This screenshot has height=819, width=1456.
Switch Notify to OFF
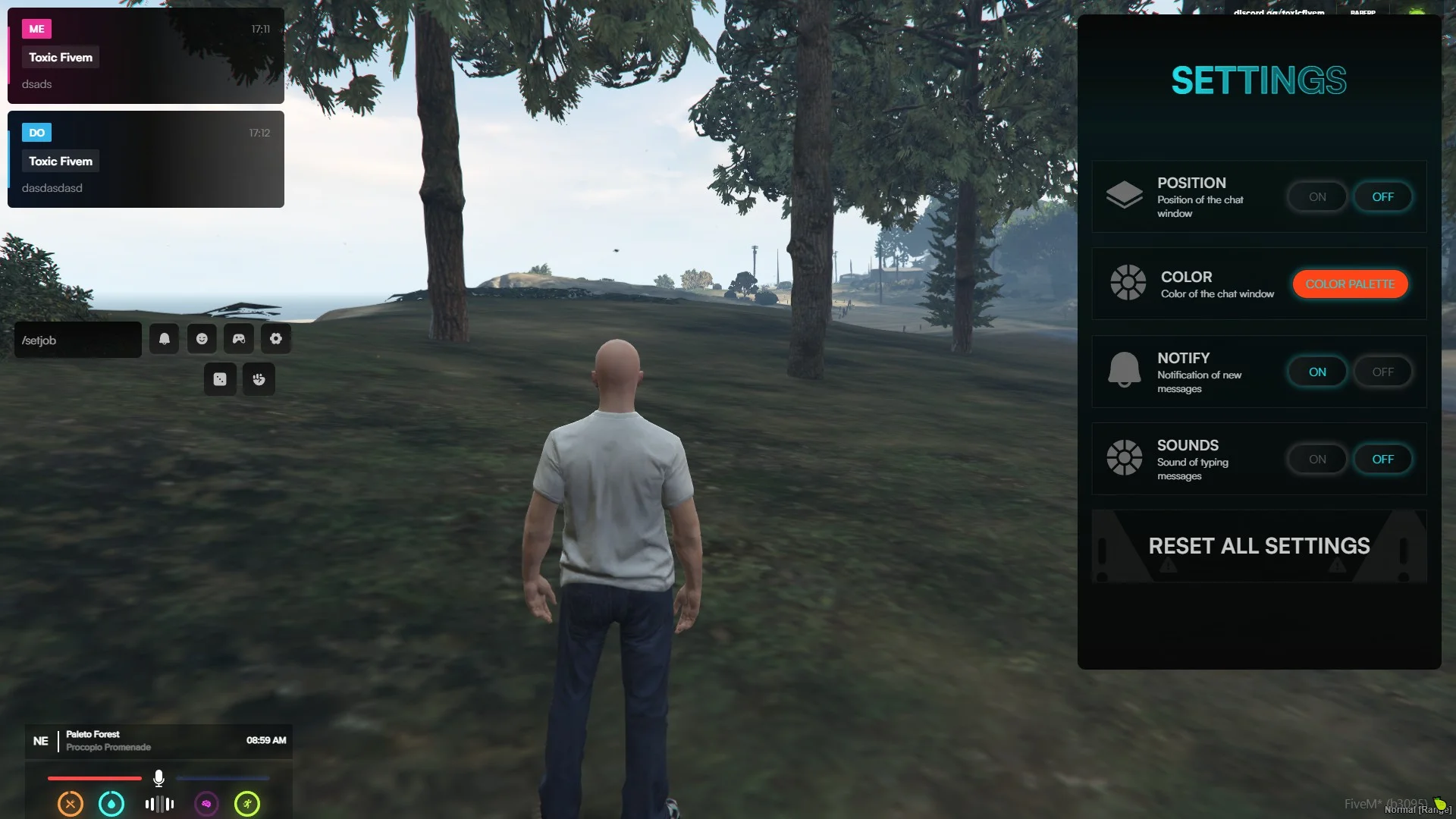(x=1382, y=372)
